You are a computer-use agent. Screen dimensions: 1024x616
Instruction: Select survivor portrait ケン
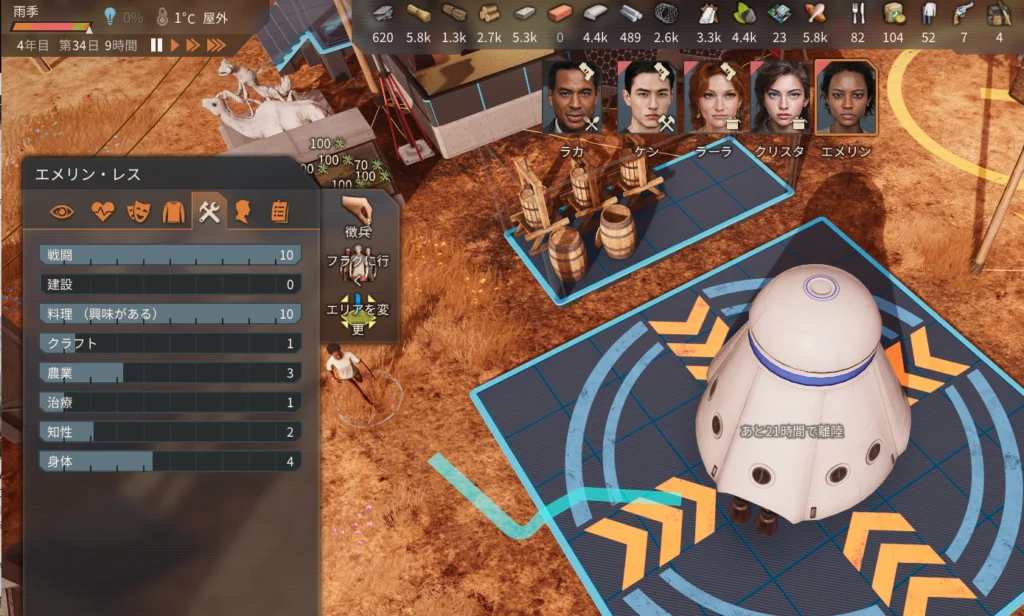[x=645, y=97]
